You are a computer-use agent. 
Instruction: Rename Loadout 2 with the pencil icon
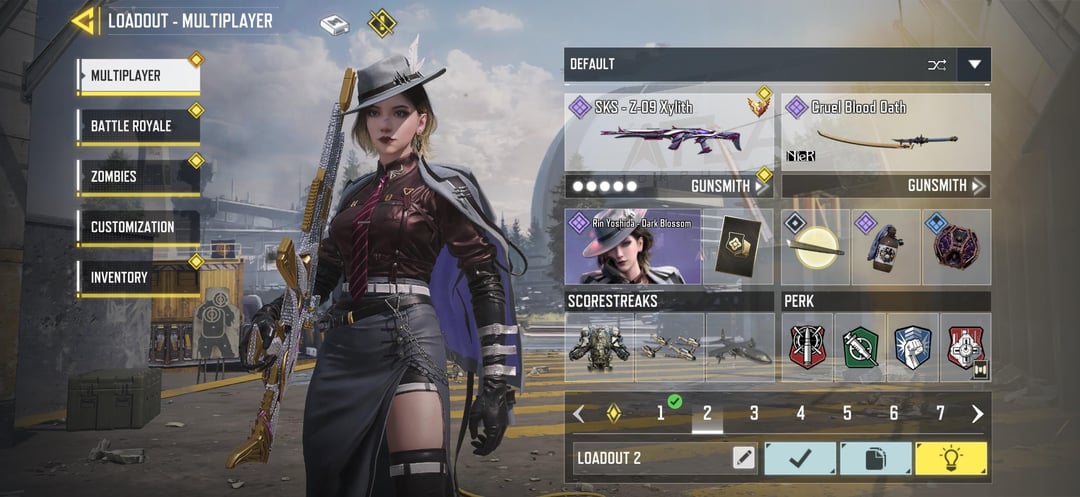coord(743,458)
